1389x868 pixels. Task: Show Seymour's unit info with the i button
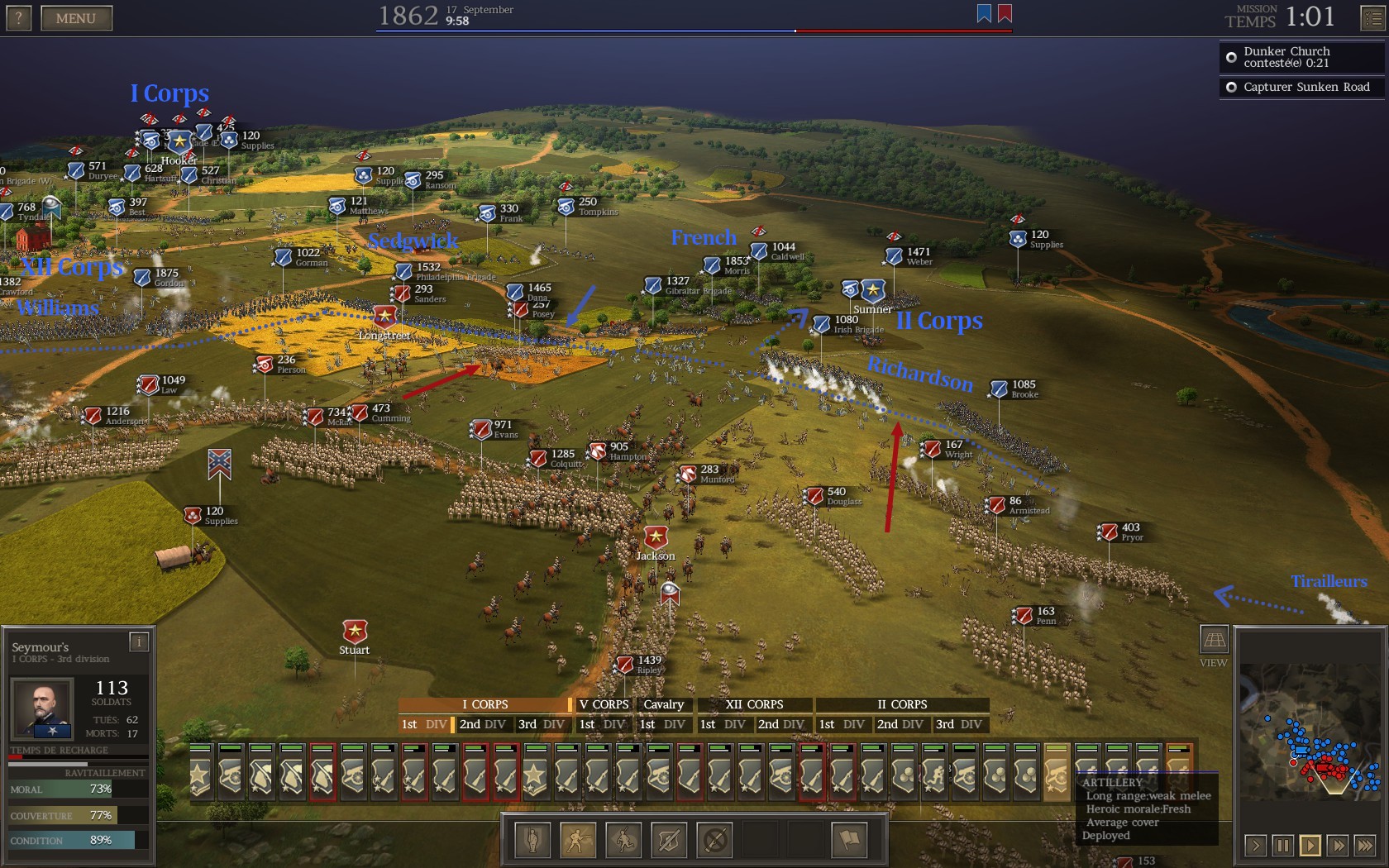coord(139,641)
